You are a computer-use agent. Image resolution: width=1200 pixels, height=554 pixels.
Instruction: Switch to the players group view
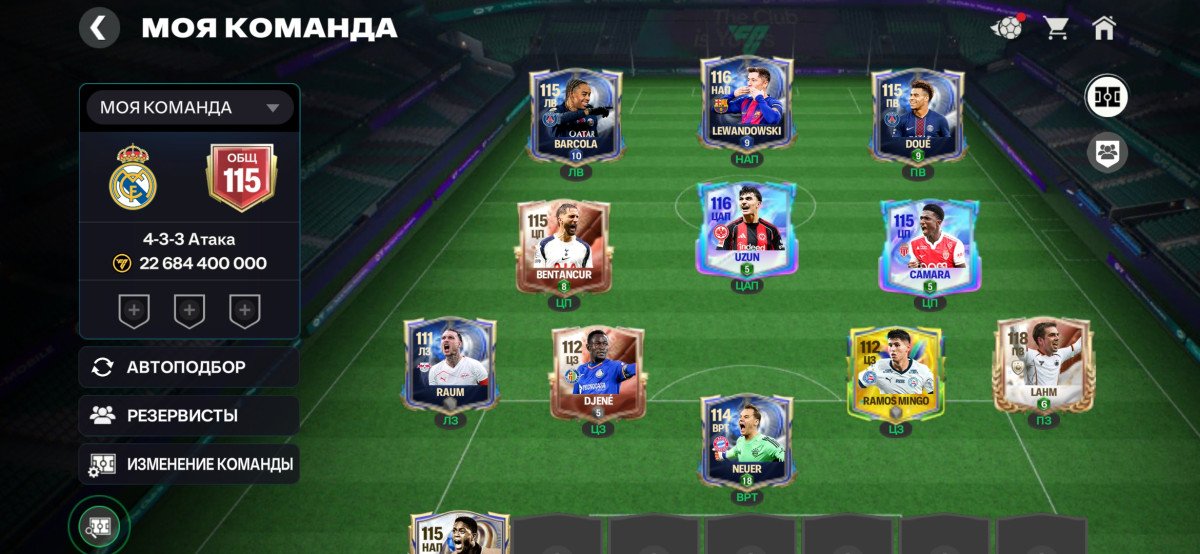(x=1107, y=153)
